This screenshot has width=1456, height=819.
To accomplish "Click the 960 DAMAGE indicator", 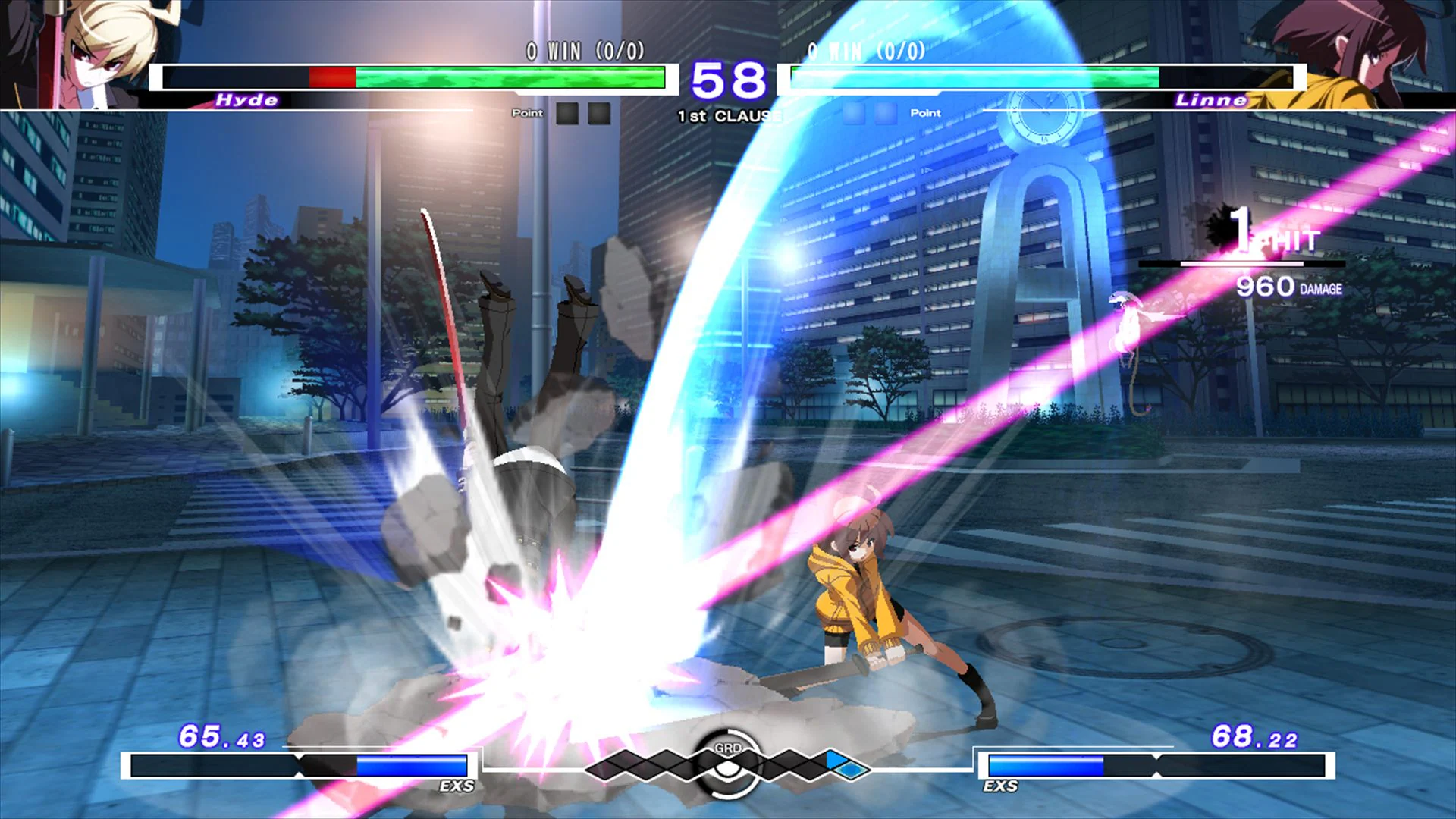I will (1289, 287).
